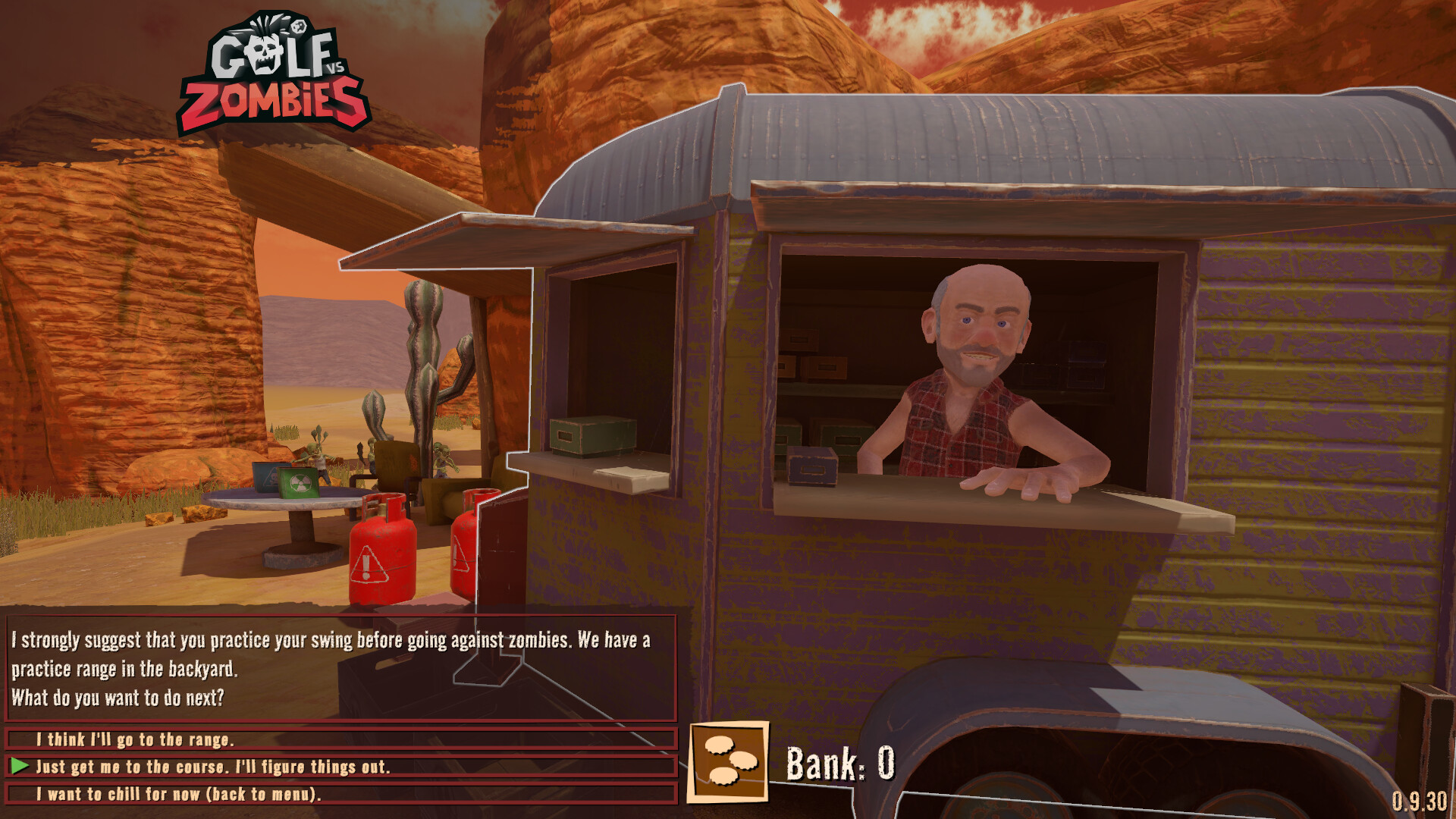Click the green arrow next to the selected option
The image size is (1456, 819).
pyautogui.click(x=22, y=767)
